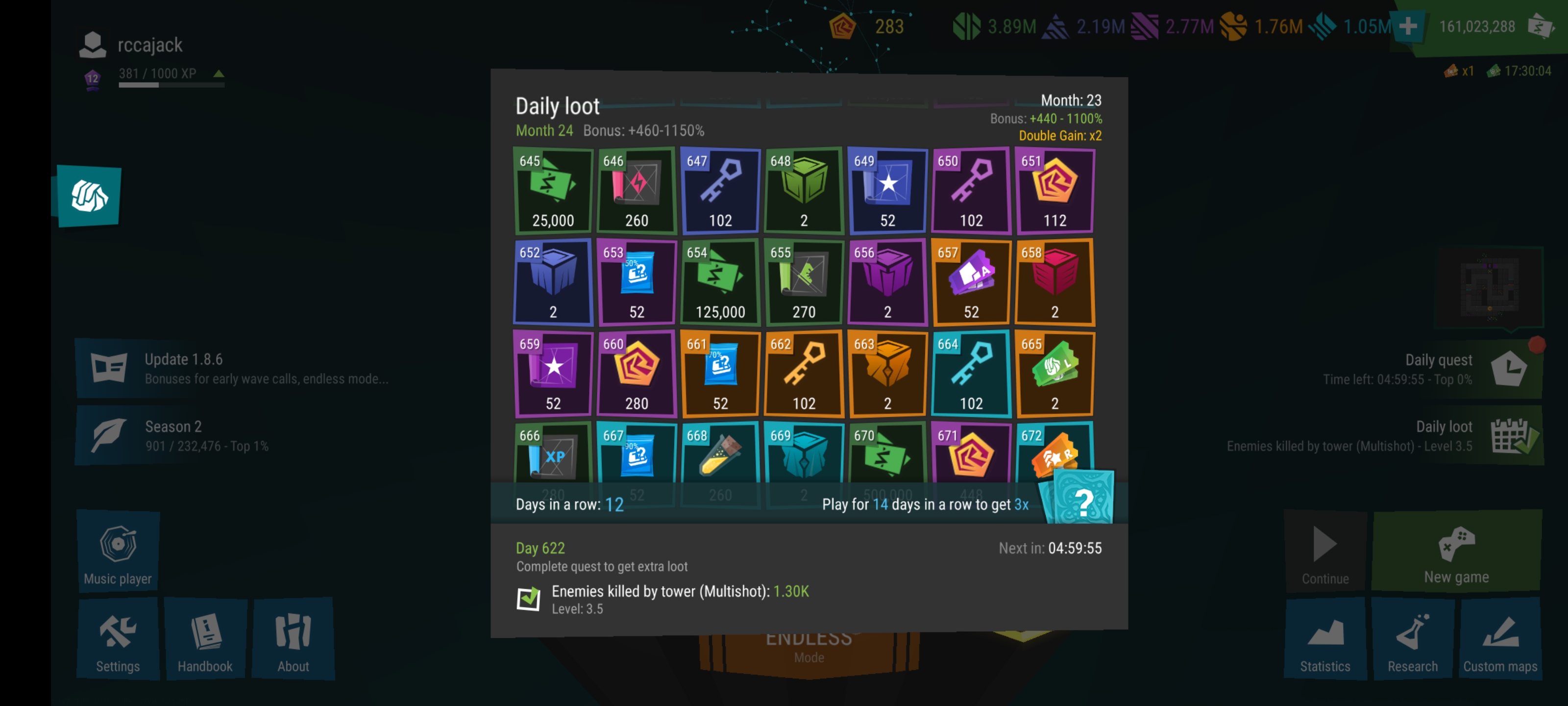Image resolution: width=1568 pixels, height=706 pixels.
Task: Open the Daily quest panel
Action: 1430,369
